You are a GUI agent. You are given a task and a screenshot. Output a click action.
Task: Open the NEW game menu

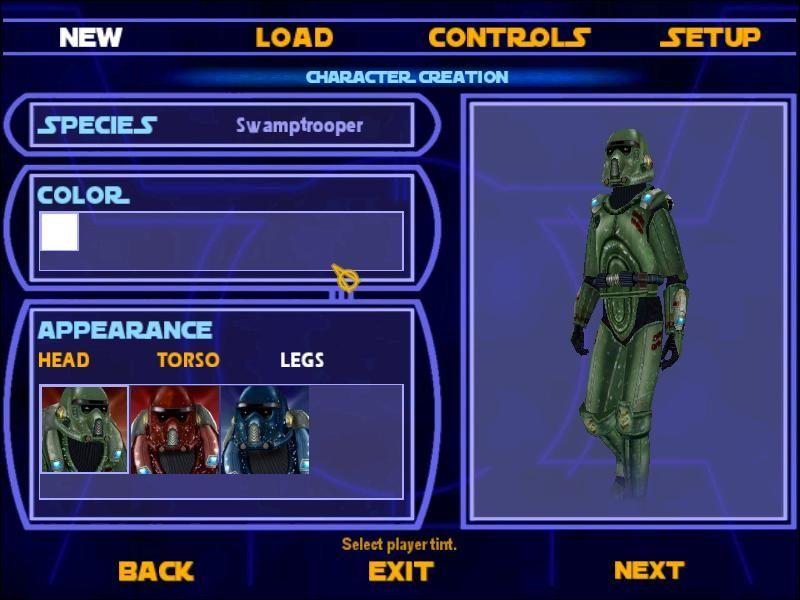[x=90, y=38]
